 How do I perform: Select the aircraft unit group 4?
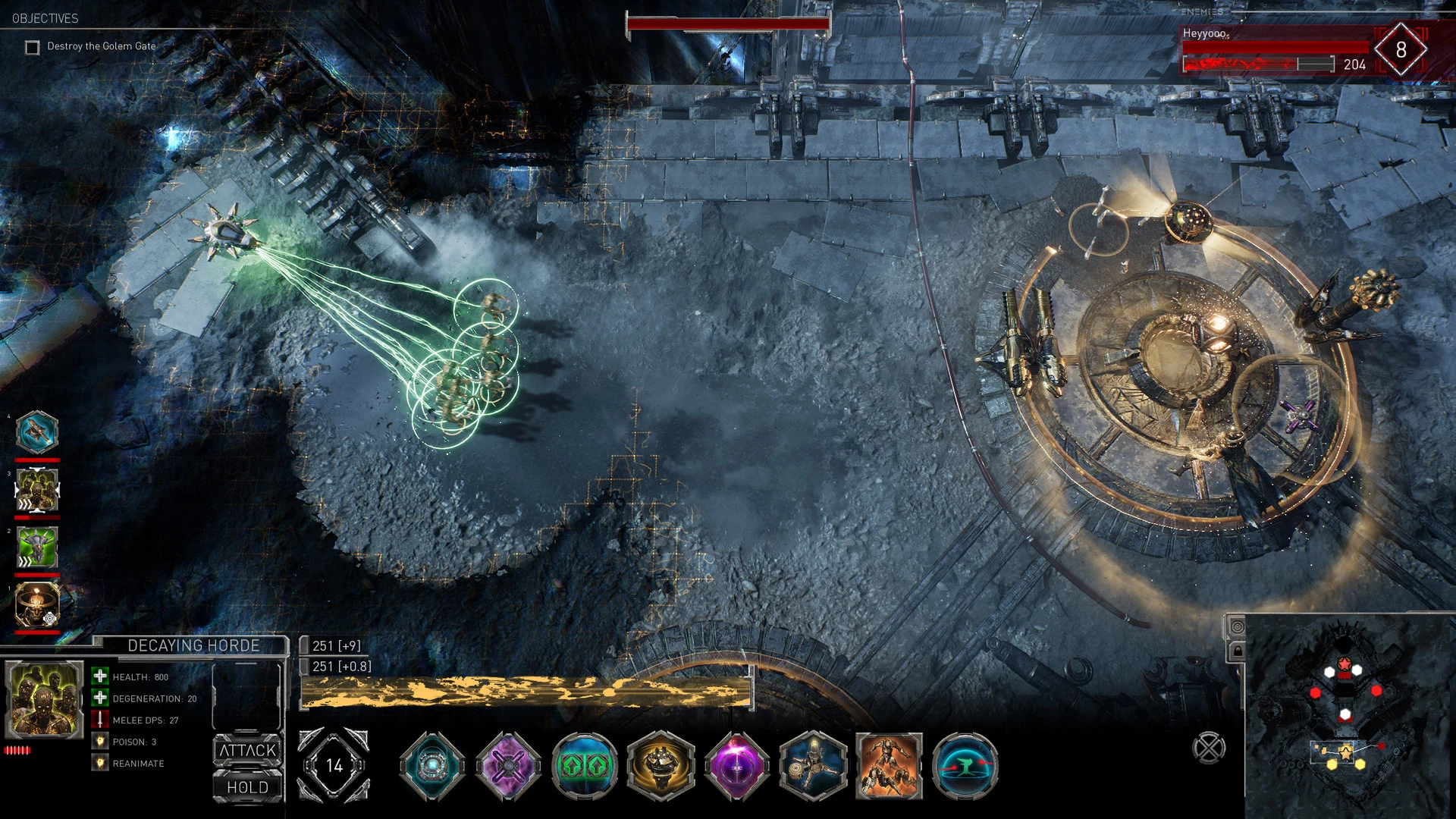(x=37, y=432)
